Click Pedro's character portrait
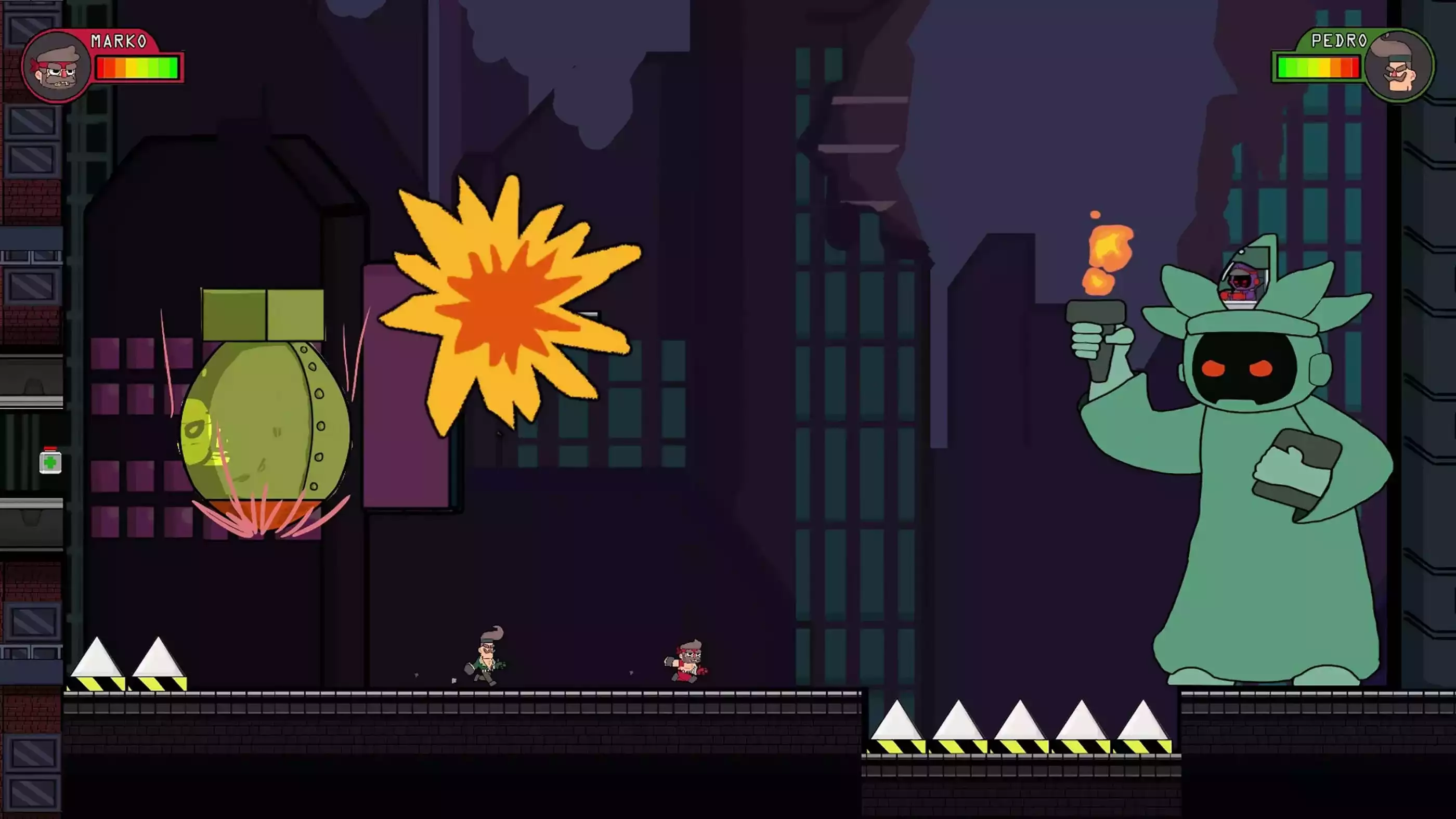Image resolution: width=1456 pixels, height=819 pixels. tap(1398, 65)
